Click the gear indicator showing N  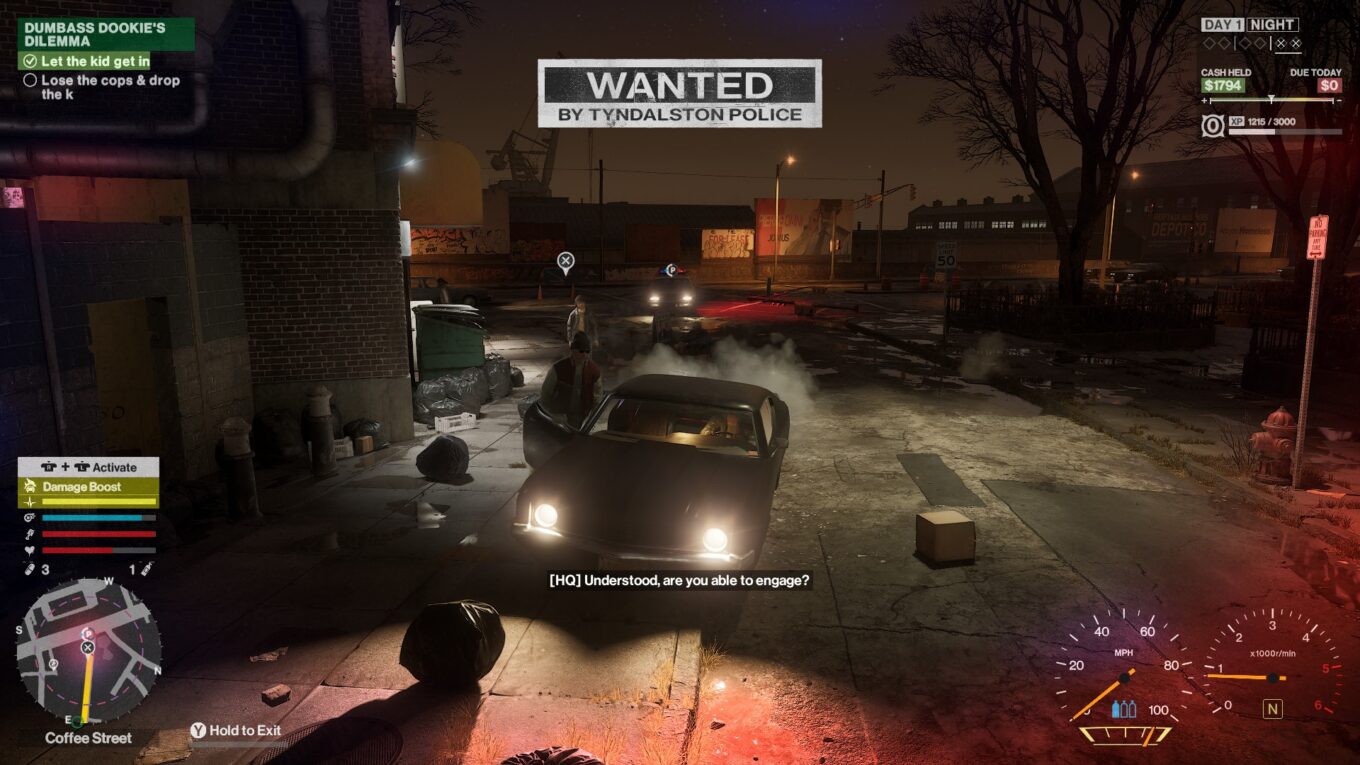[1273, 709]
